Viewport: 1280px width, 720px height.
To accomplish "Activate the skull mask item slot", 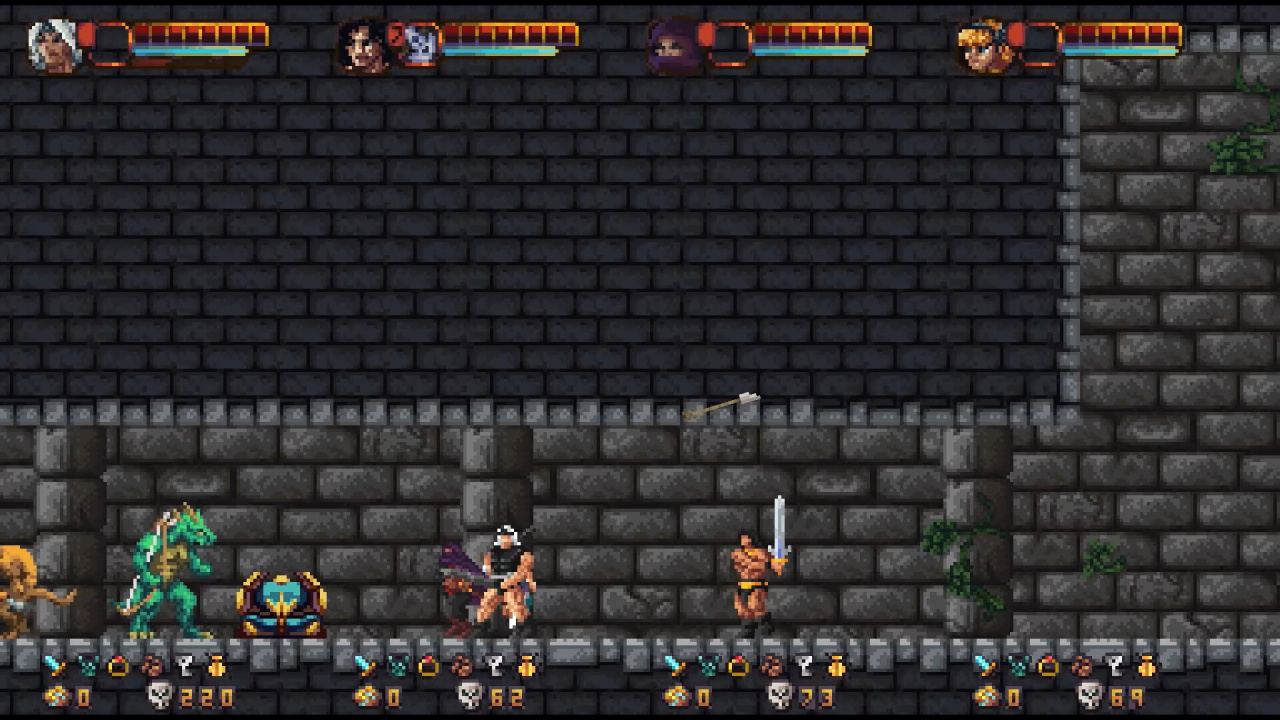I will click(x=422, y=46).
